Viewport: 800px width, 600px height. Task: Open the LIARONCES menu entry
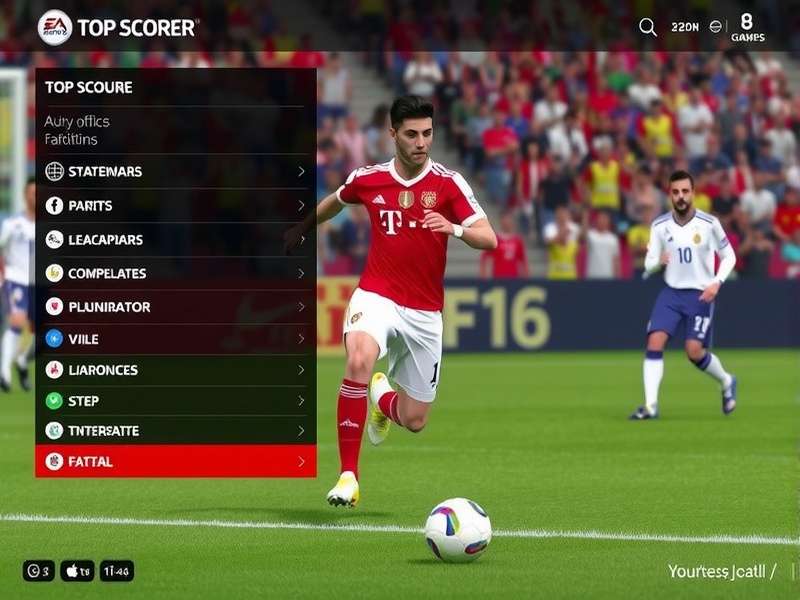pyautogui.click(x=175, y=370)
